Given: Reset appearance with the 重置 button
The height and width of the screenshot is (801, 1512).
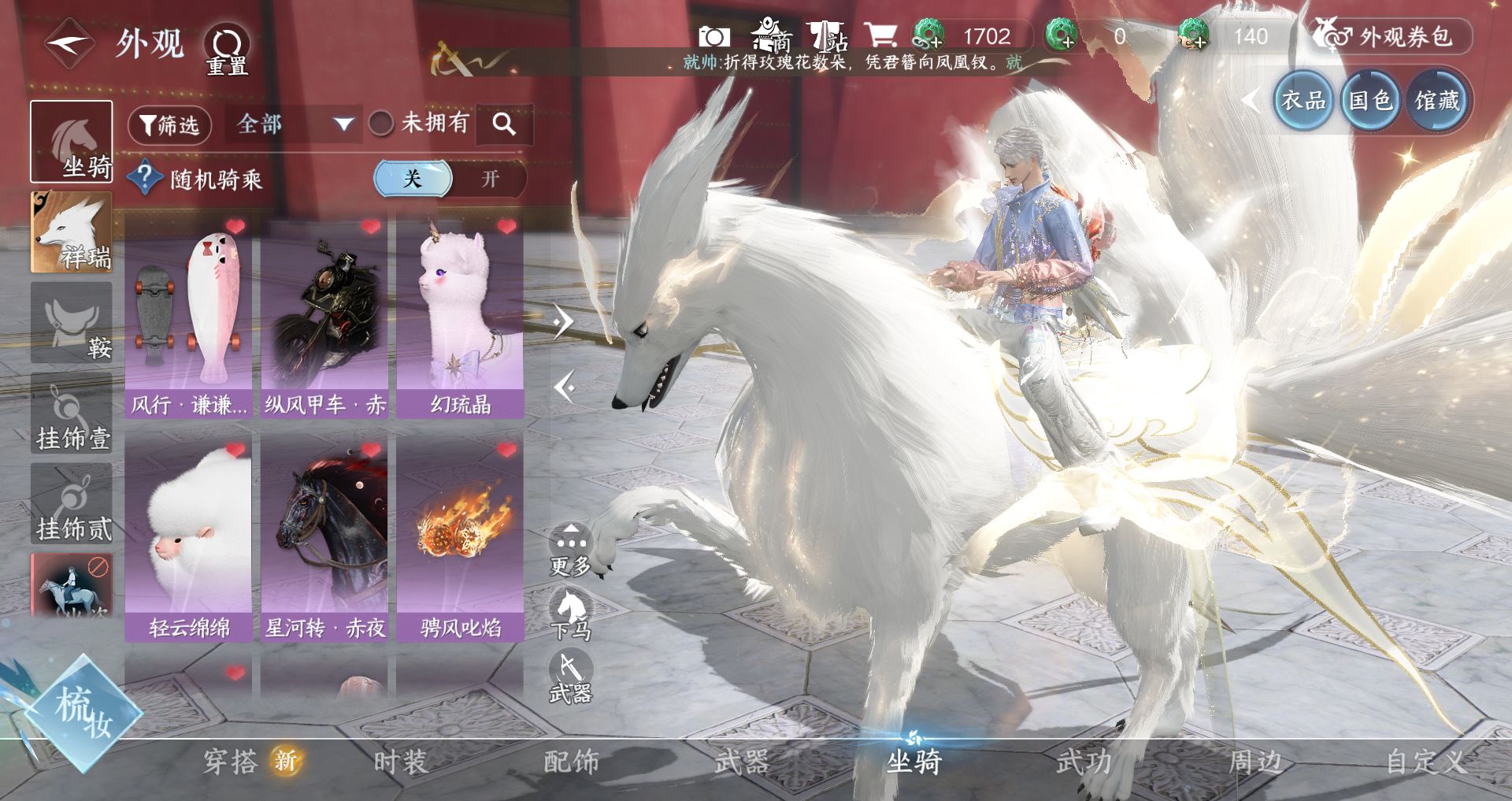Looking at the screenshot, I should [x=227, y=49].
